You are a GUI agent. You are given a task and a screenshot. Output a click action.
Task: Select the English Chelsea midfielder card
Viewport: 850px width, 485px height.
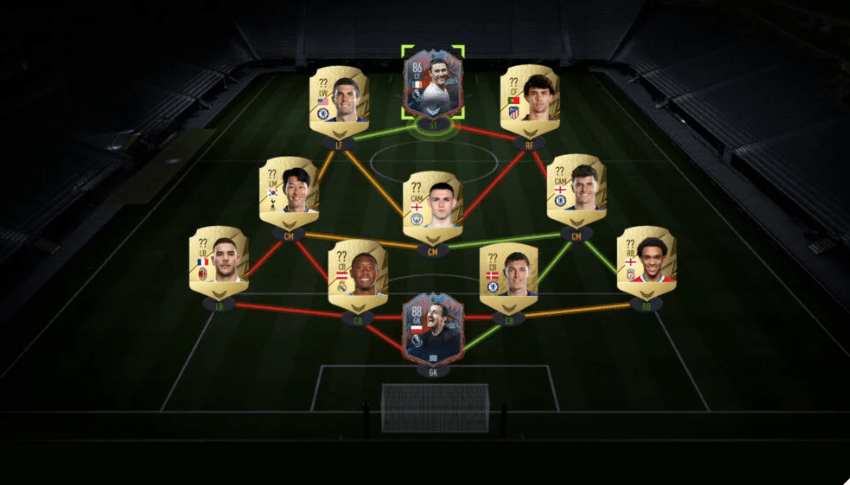click(576, 190)
